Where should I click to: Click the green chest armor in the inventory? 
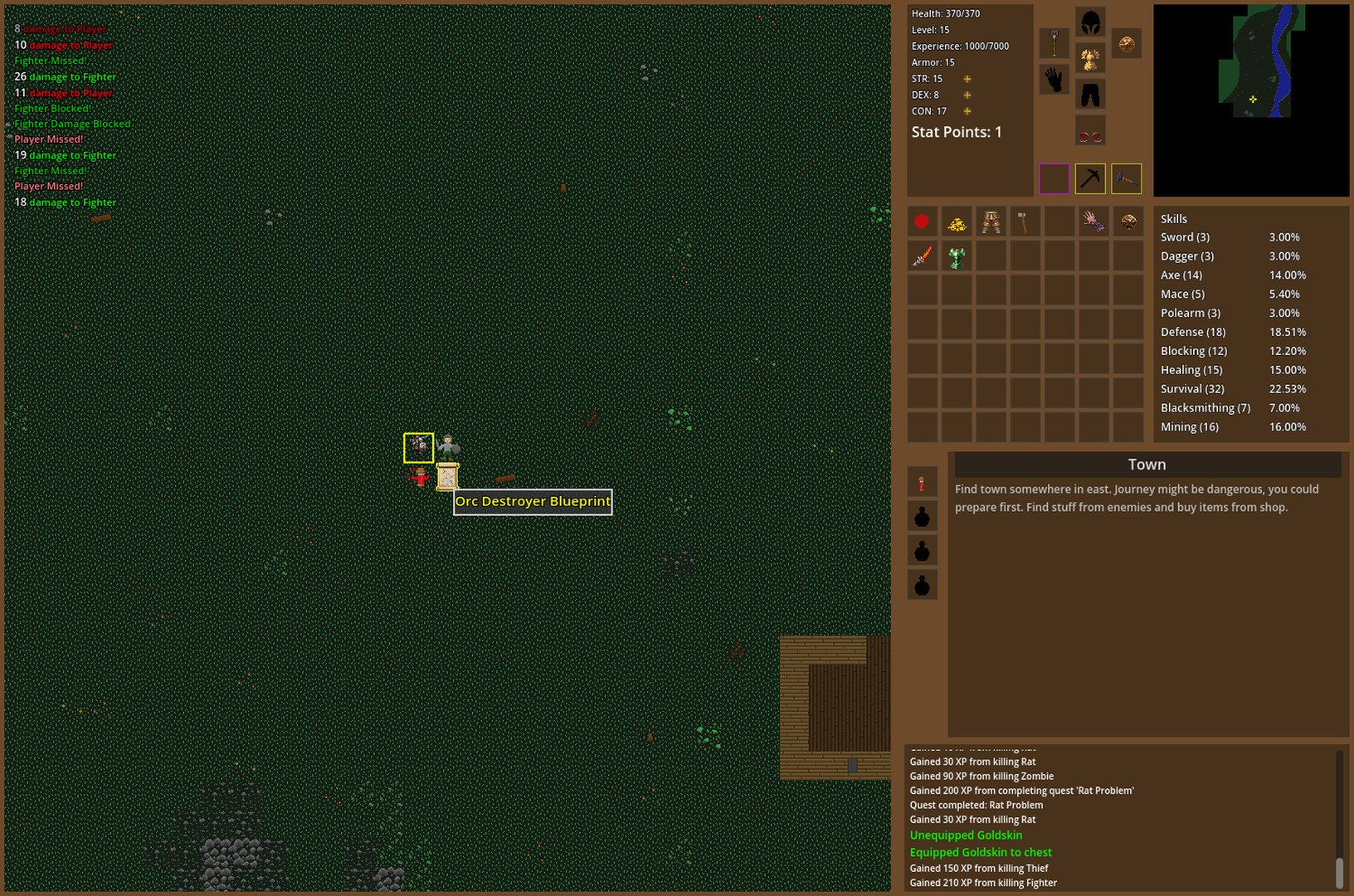[956, 257]
